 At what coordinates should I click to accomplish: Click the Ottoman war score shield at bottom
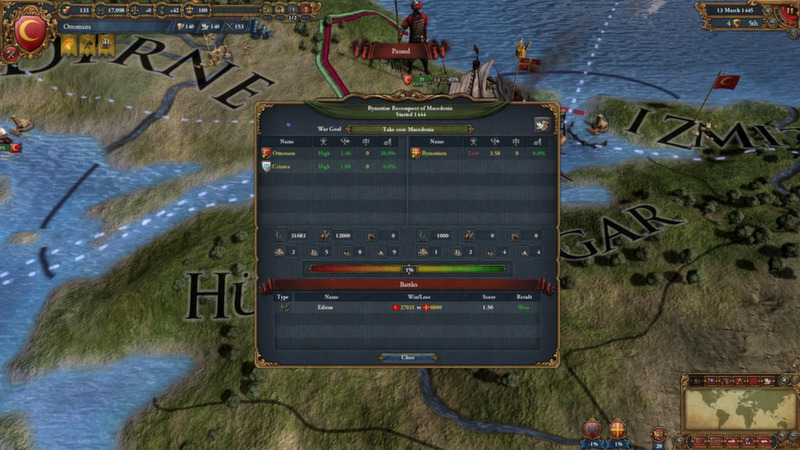592,429
